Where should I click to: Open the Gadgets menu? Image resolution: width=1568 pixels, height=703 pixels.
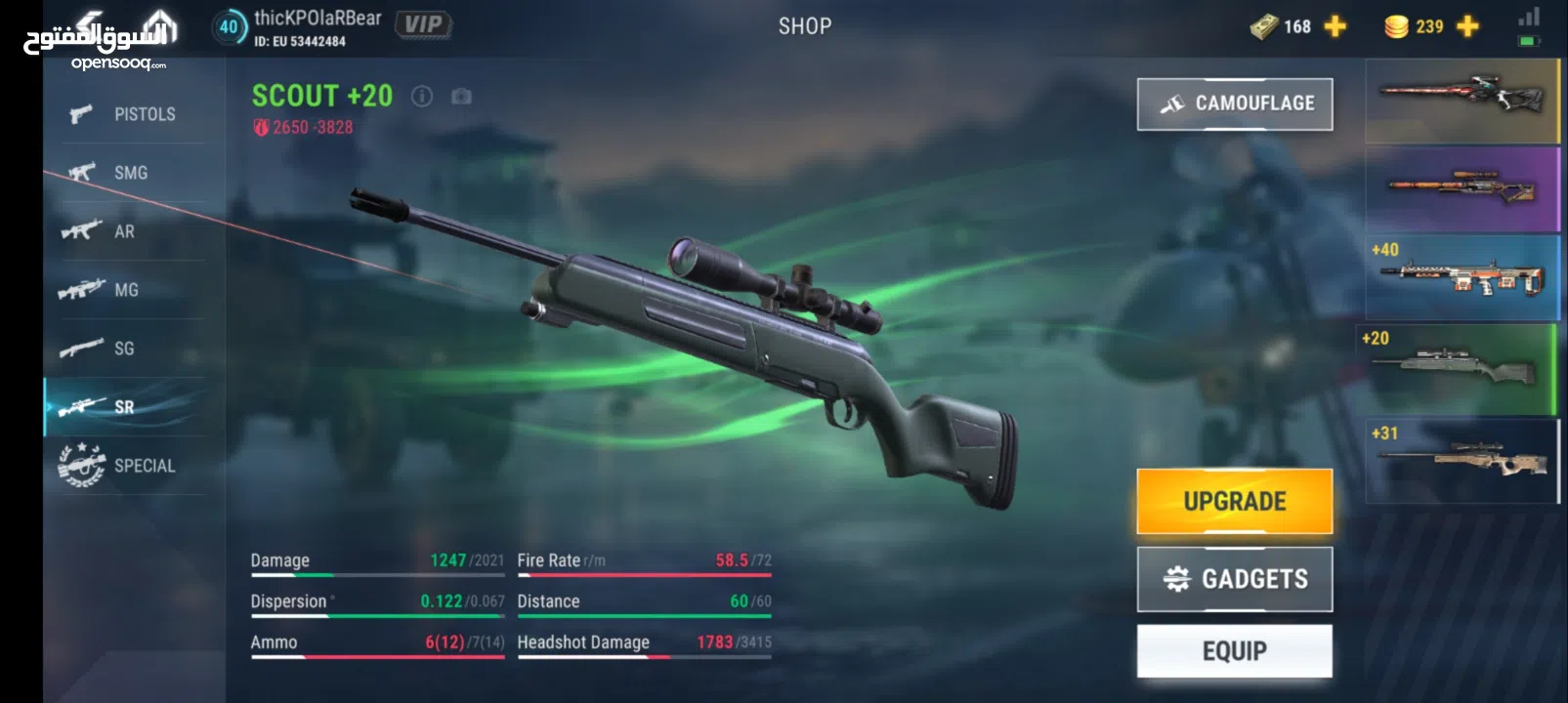1235,578
